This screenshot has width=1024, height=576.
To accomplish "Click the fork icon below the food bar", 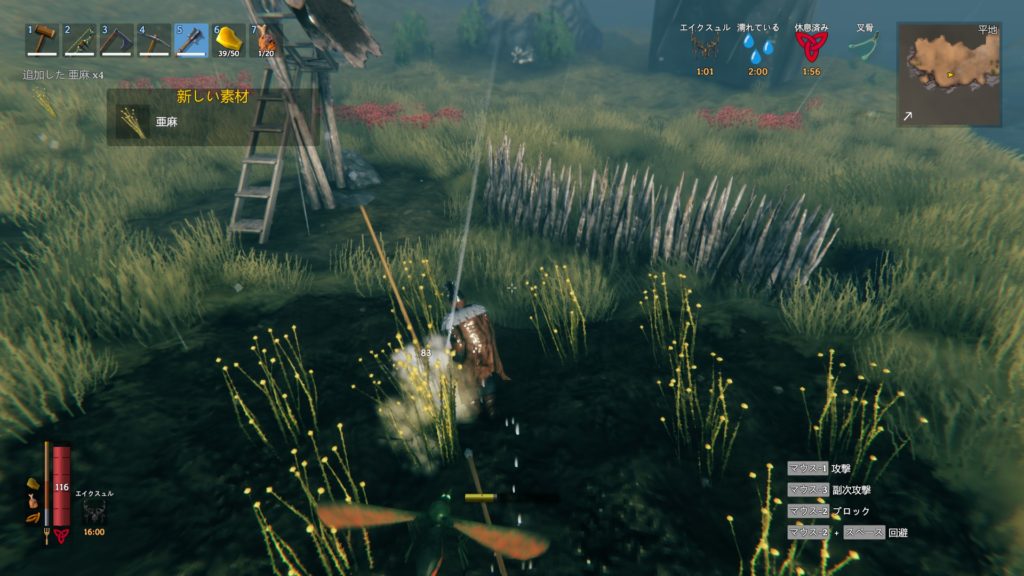I will 47,534.
